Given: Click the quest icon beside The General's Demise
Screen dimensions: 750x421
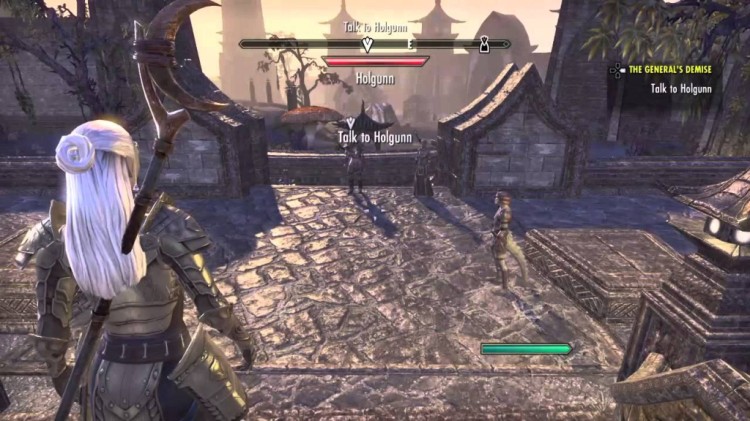Looking at the screenshot, I should [x=618, y=70].
